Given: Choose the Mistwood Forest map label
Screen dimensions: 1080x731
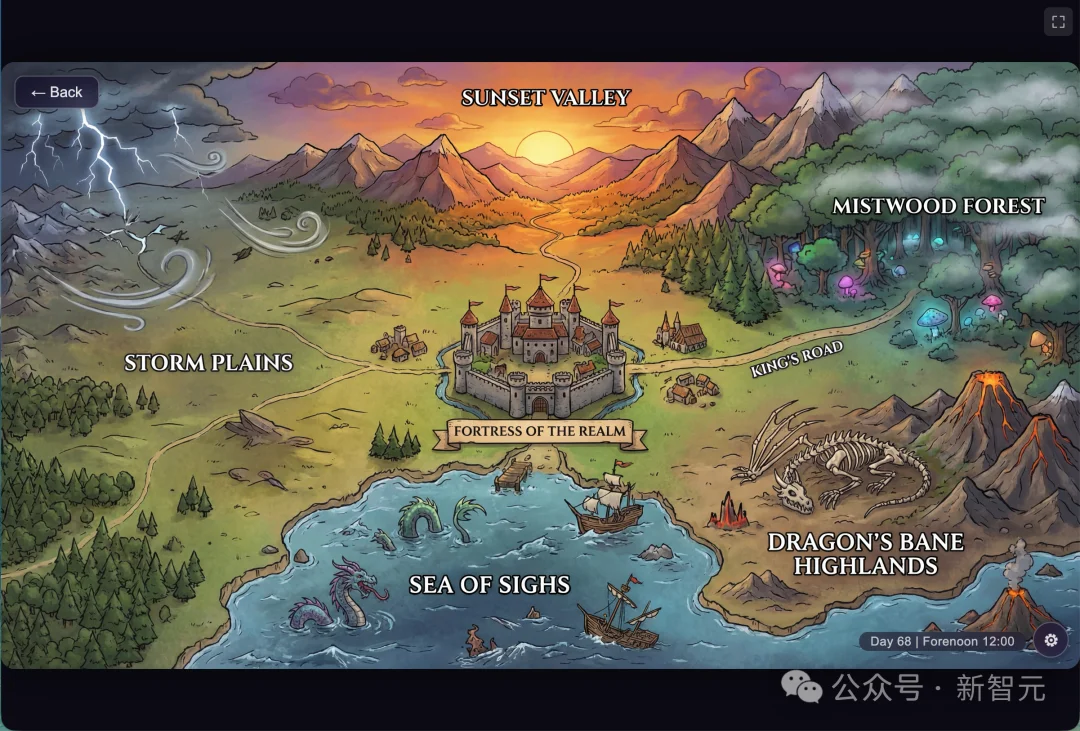Looking at the screenshot, I should click(938, 206).
